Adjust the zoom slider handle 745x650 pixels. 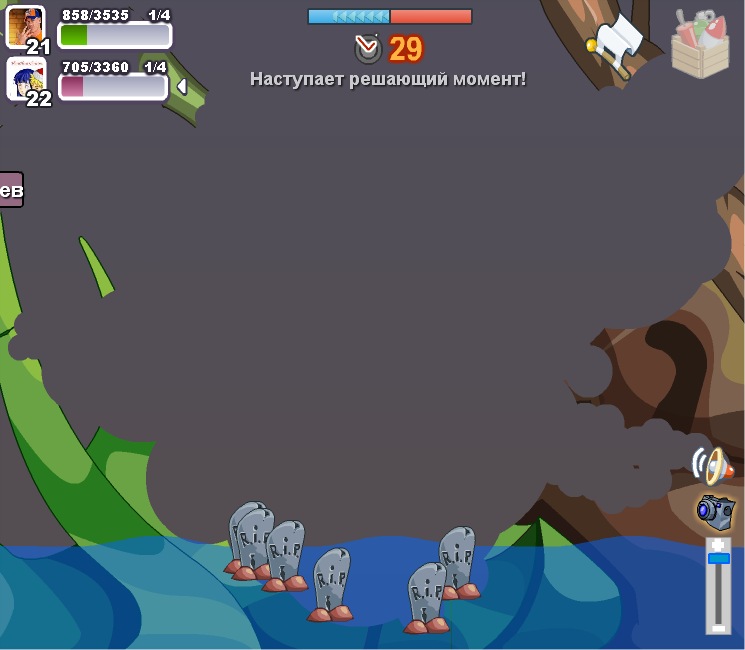[x=718, y=558]
